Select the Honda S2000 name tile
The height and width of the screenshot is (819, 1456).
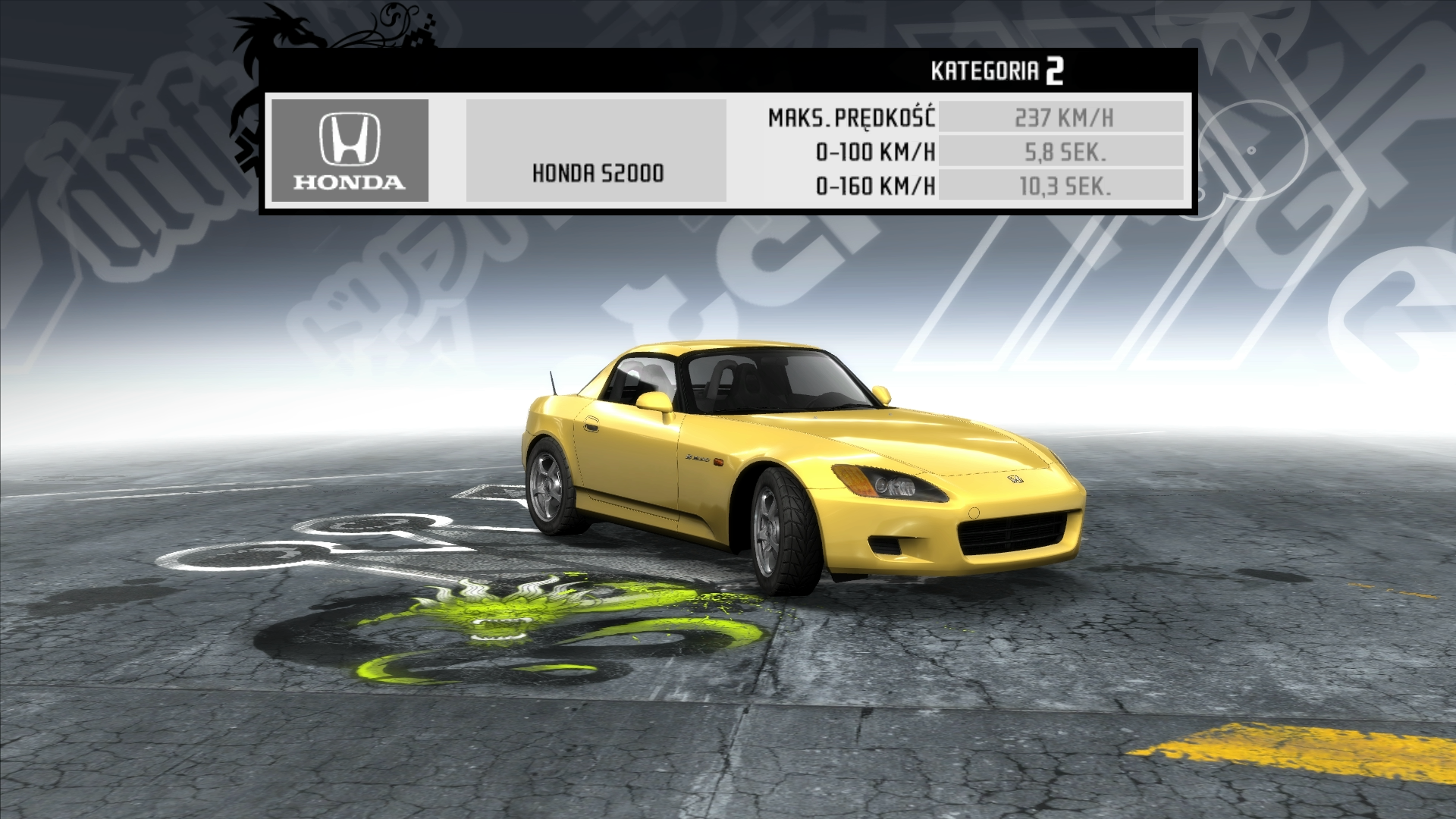596,151
